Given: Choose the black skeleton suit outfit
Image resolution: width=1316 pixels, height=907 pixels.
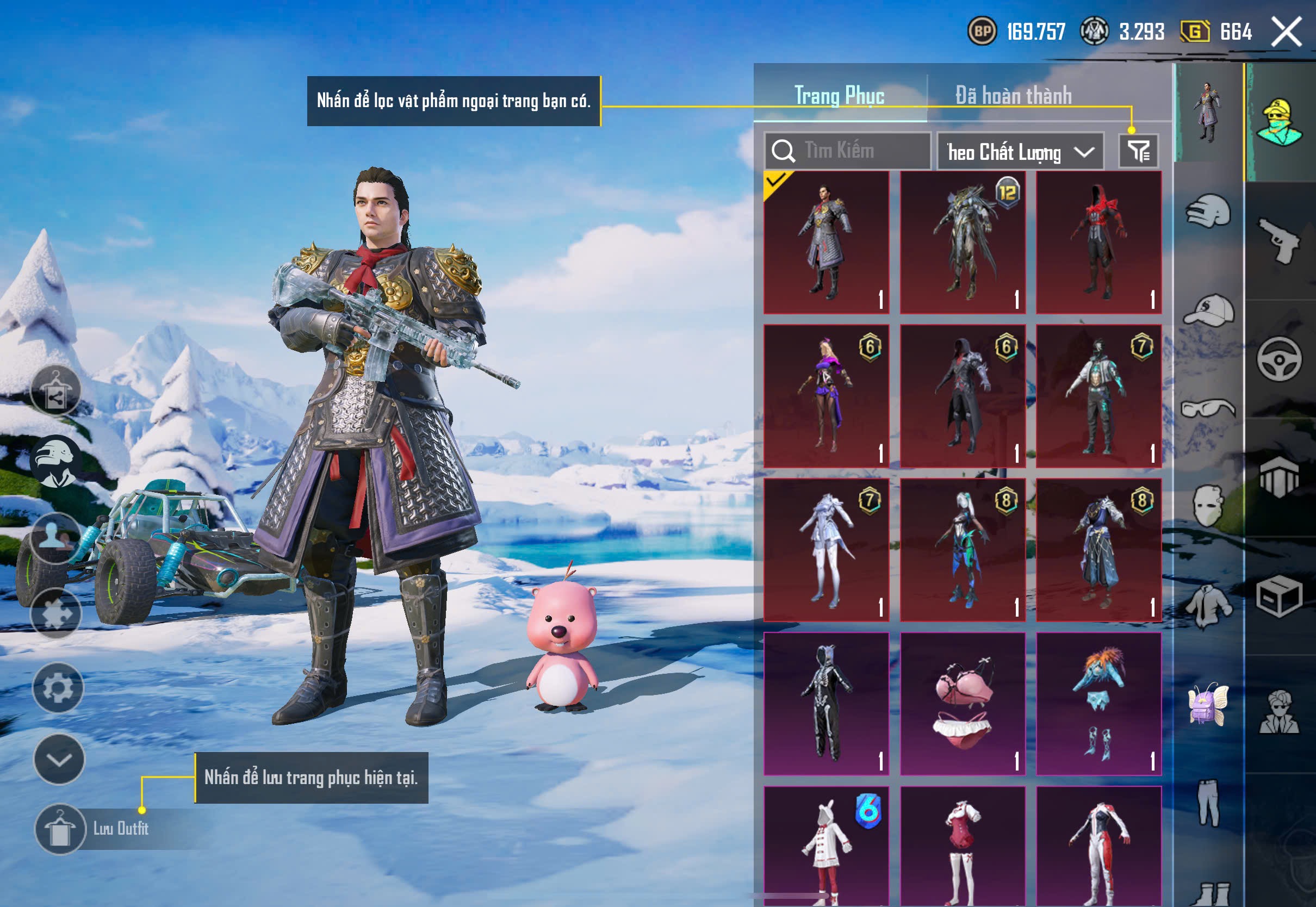Looking at the screenshot, I should click(826, 704).
